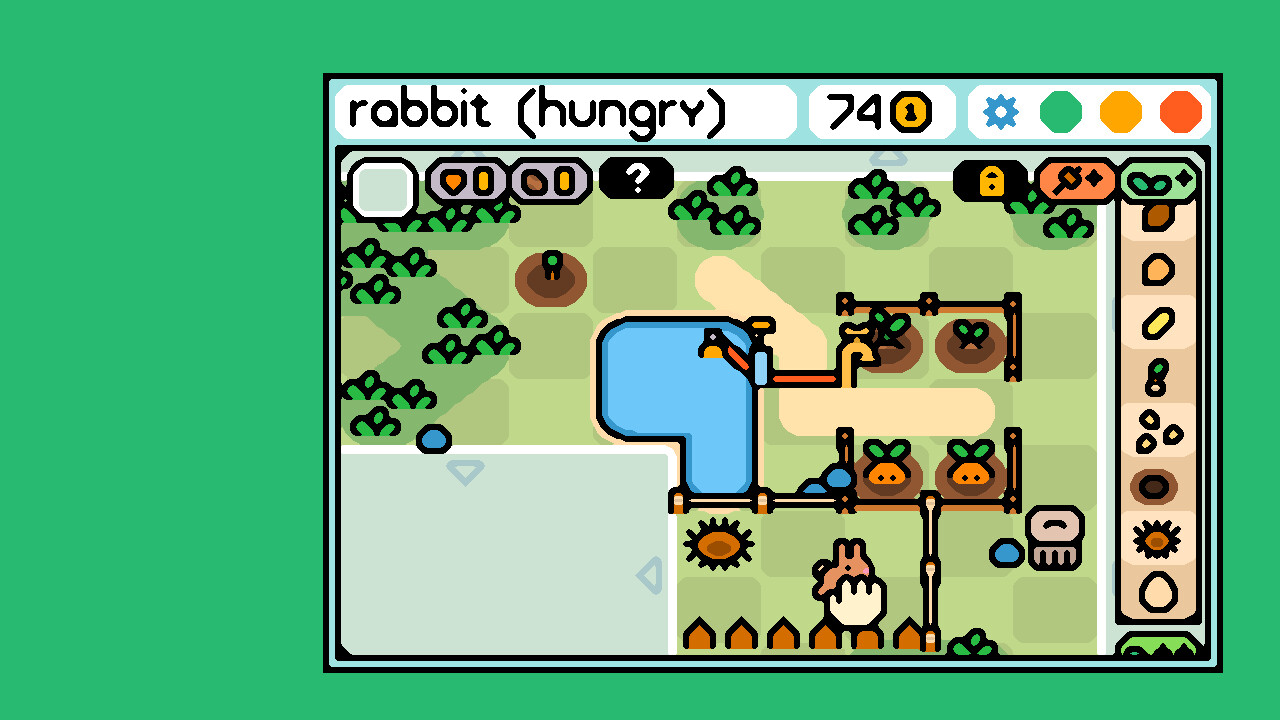Image resolution: width=1280 pixels, height=720 pixels.
Task: Click the dirt-and-coin purchase button
Action: pos(548,181)
